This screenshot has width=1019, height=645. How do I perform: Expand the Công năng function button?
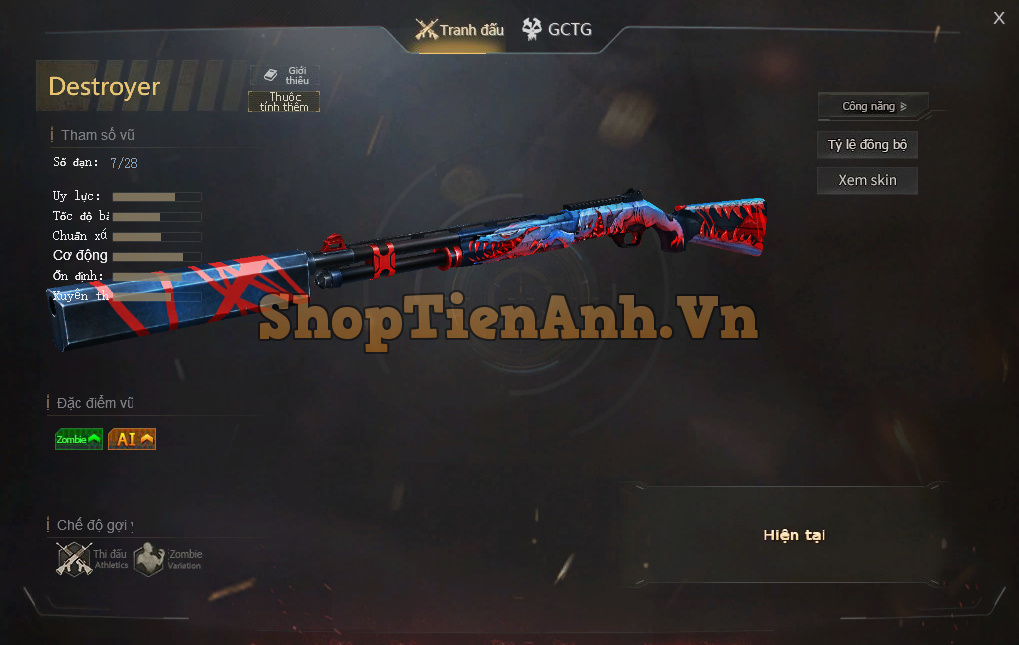click(873, 106)
